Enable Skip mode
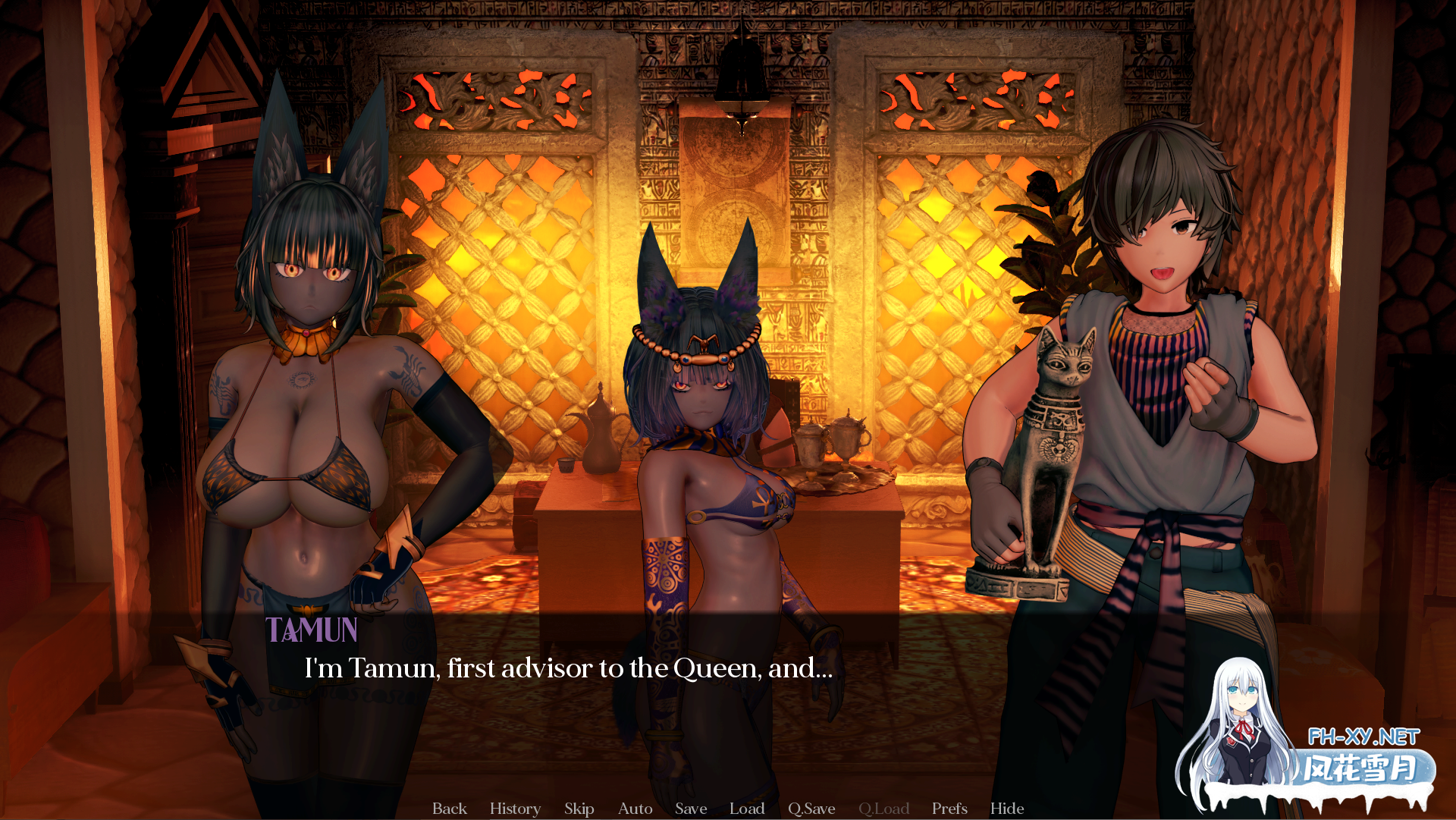The width and height of the screenshot is (1456, 820). tap(579, 809)
